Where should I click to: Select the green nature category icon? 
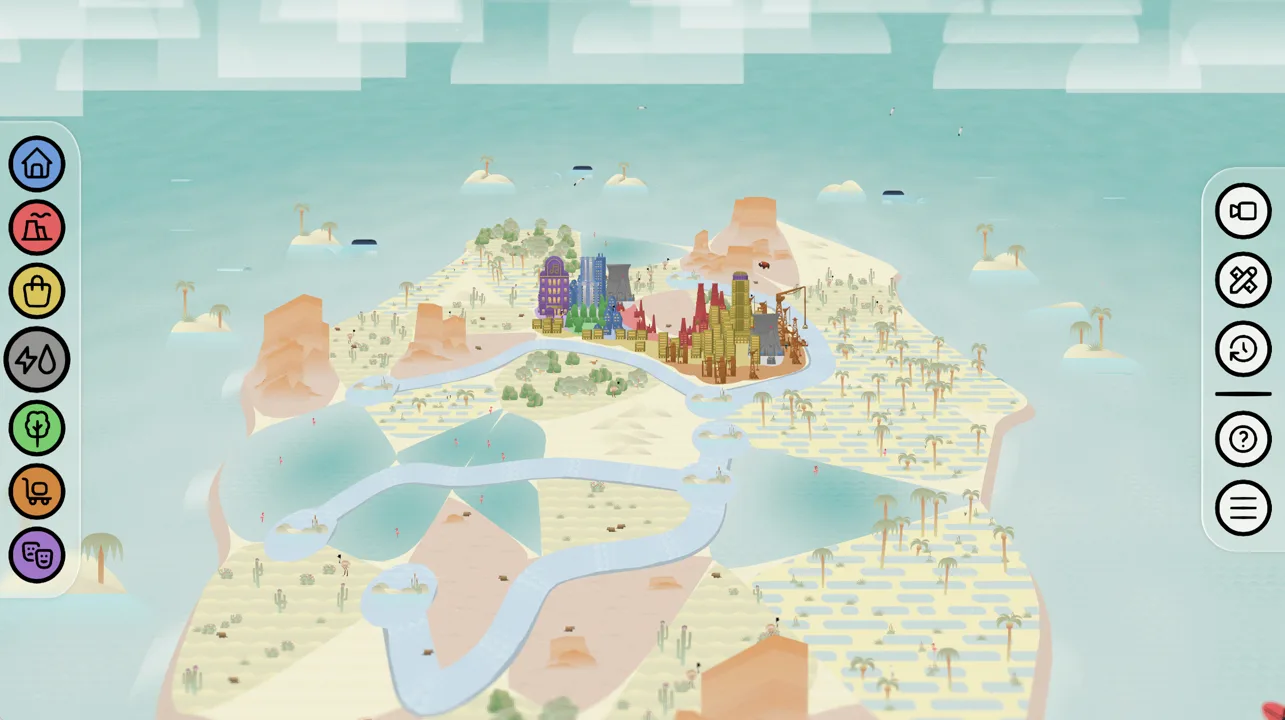pos(37,427)
